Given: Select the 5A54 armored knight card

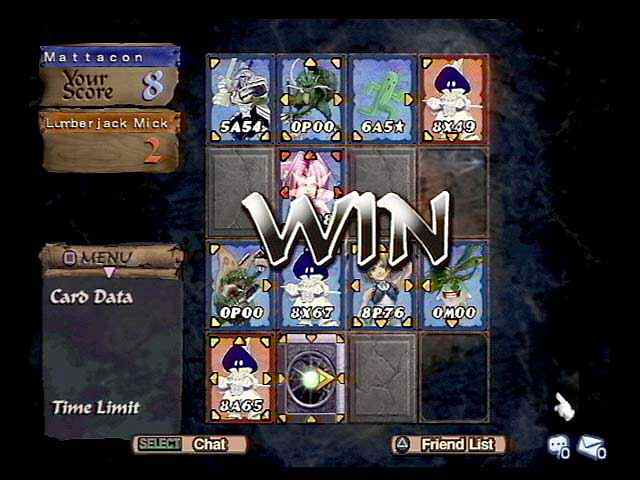Looking at the screenshot, I should (x=240, y=97).
